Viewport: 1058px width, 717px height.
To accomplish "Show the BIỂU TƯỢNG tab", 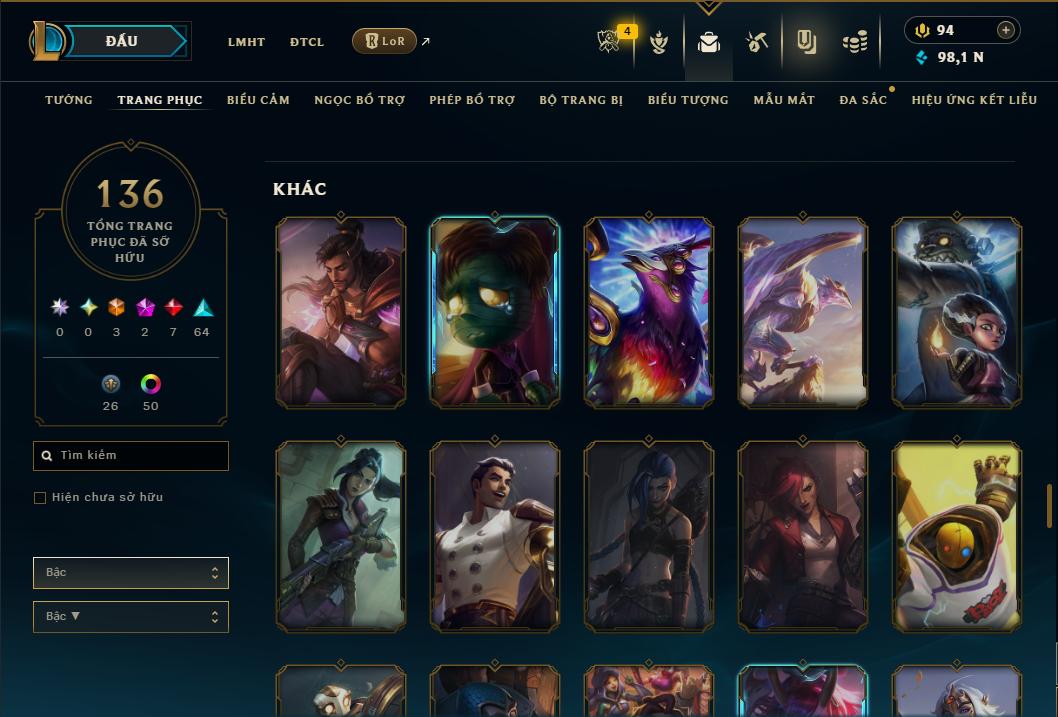I will click(x=688, y=100).
